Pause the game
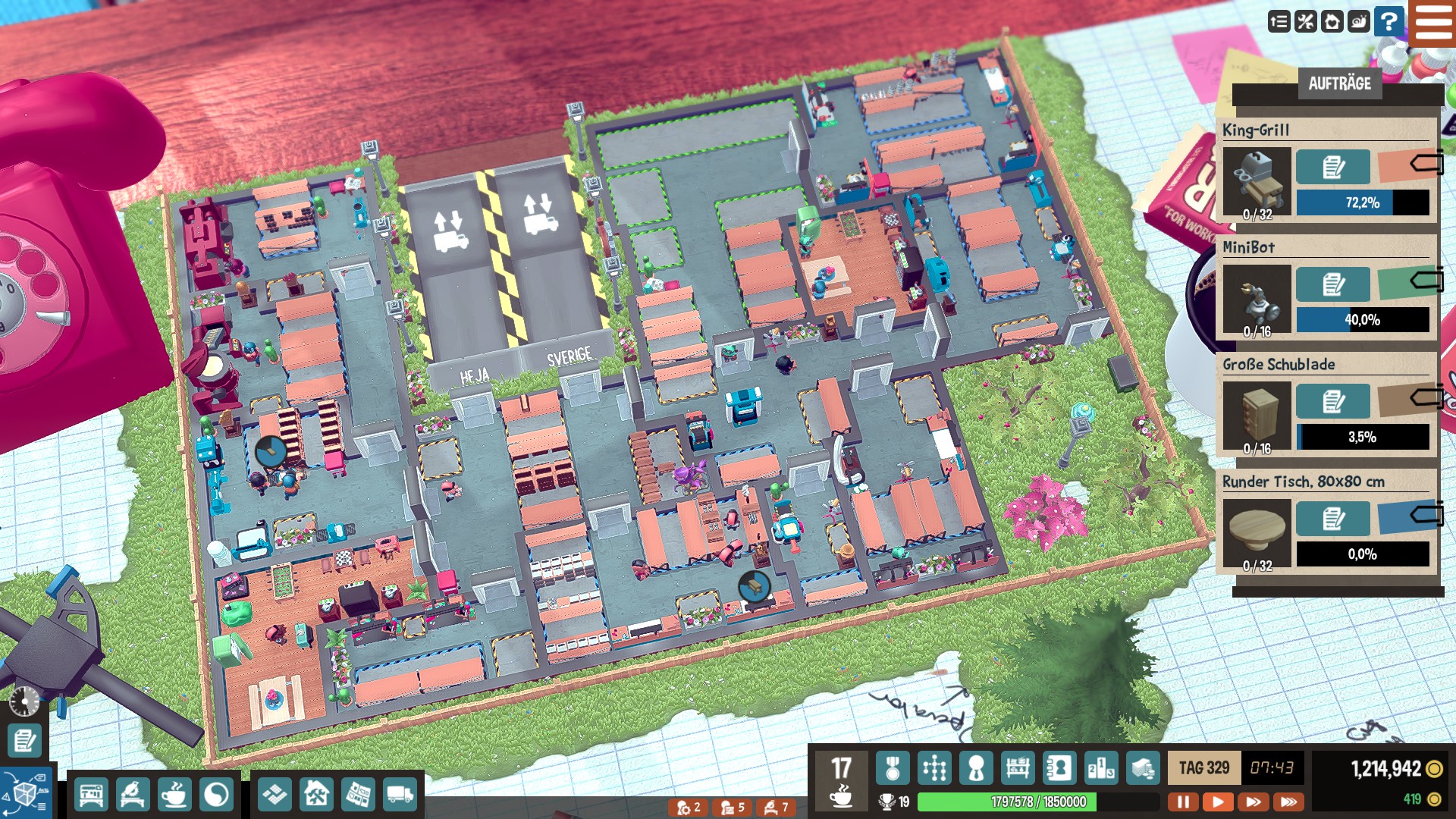1456x819 pixels. (1183, 802)
